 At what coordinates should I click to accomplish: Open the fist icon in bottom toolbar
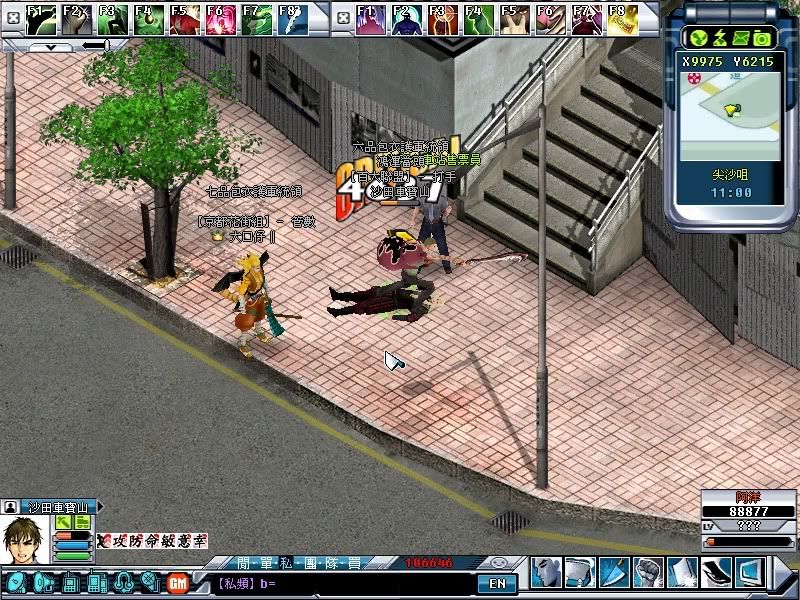coord(650,573)
